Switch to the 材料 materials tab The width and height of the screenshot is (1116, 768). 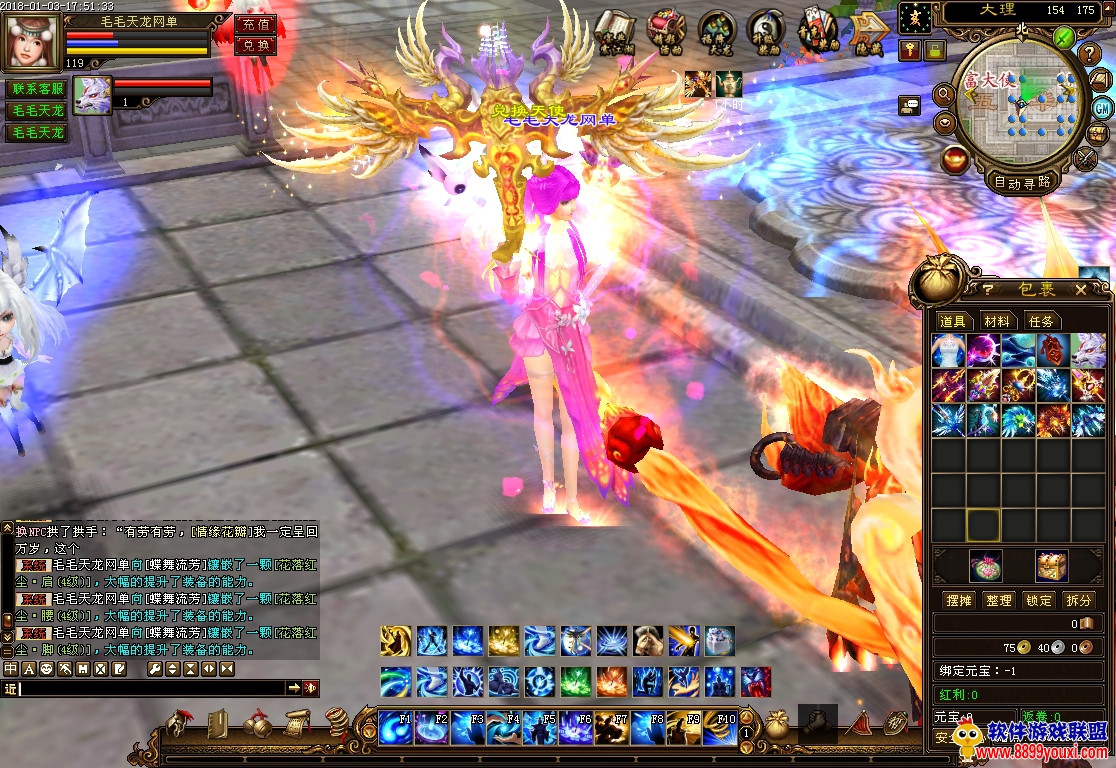997,321
